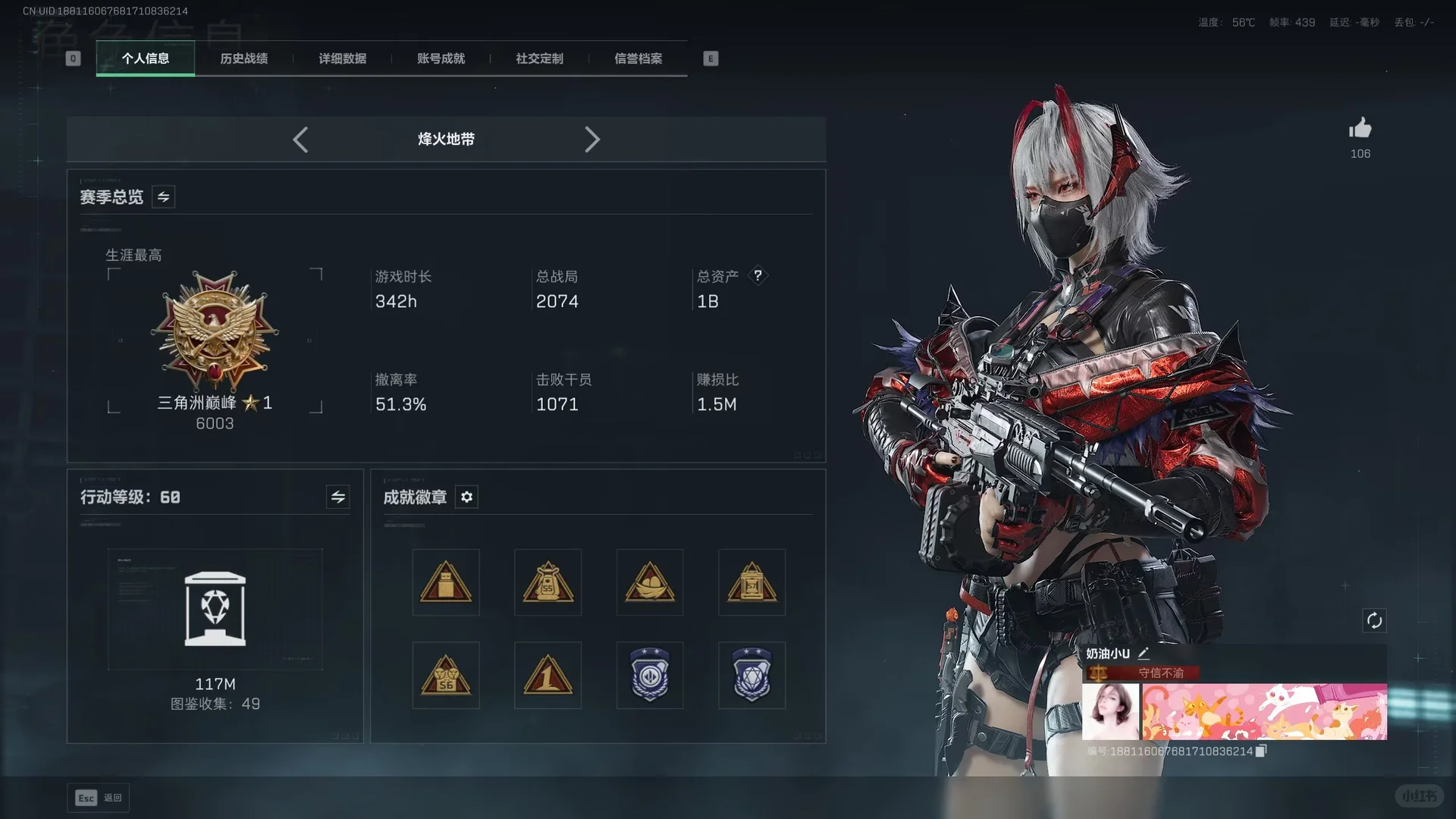
Task: Open the 历史战绩 tab
Action: (243, 58)
